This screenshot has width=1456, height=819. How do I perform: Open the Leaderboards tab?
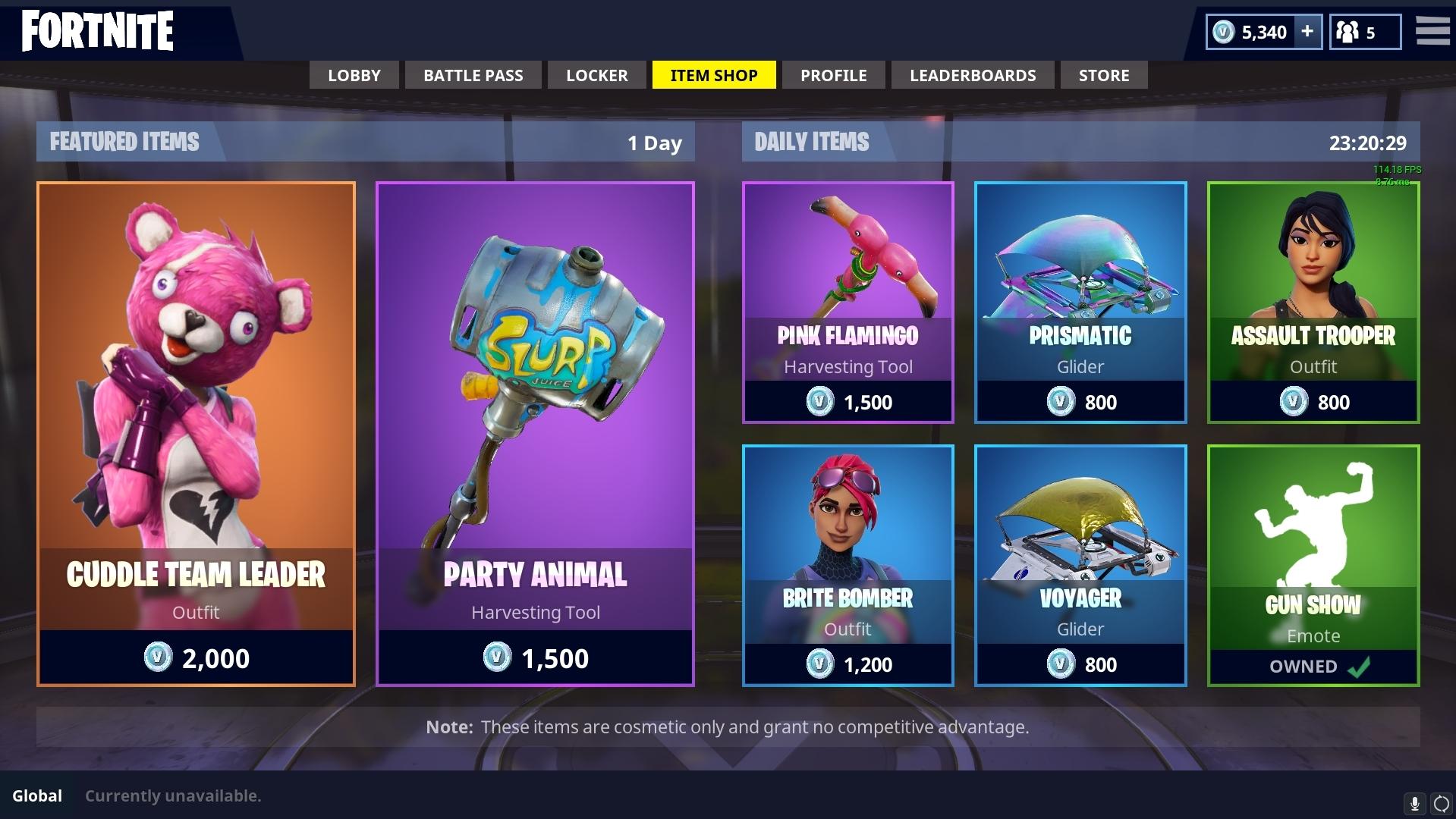pos(973,75)
